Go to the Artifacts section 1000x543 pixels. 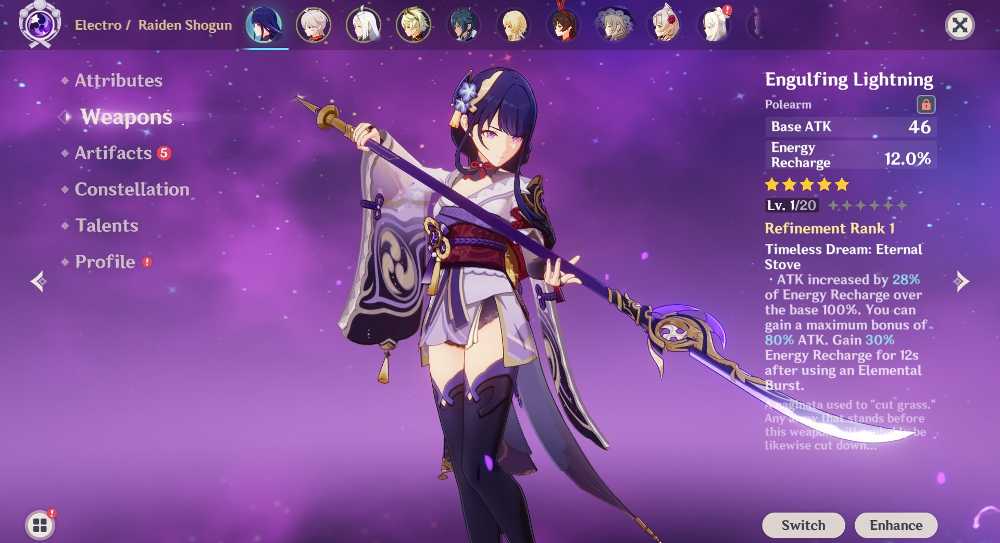pos(113,153)
